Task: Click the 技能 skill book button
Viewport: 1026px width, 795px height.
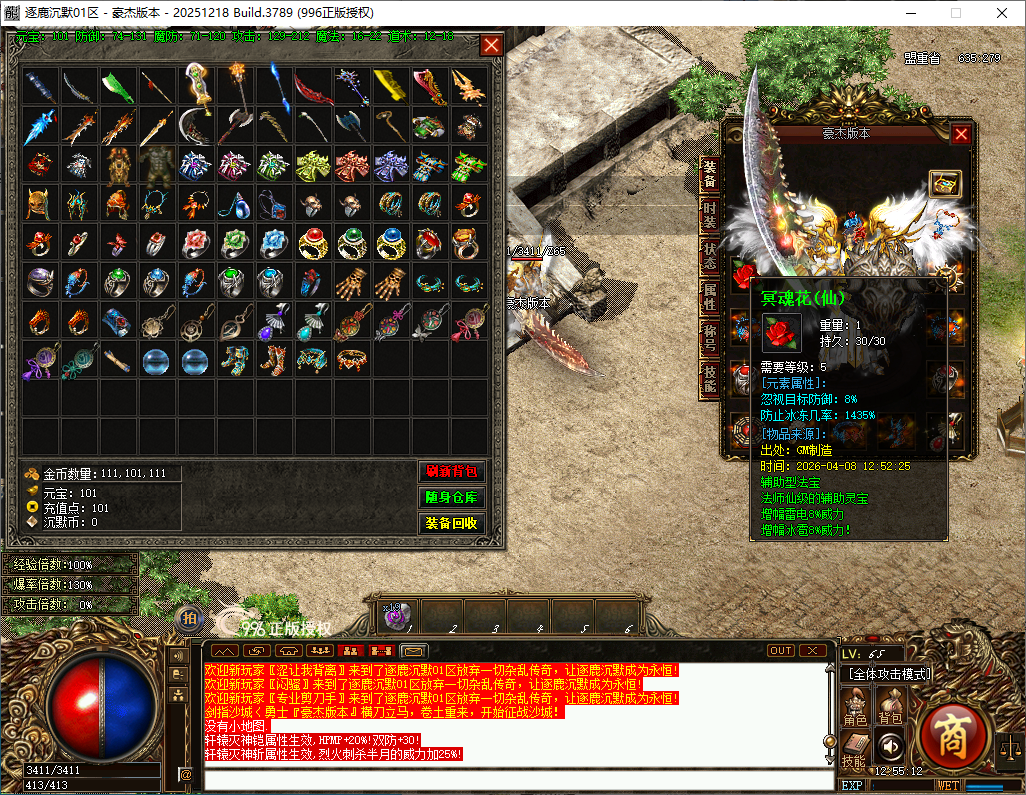Action: (x=855, y=748)
